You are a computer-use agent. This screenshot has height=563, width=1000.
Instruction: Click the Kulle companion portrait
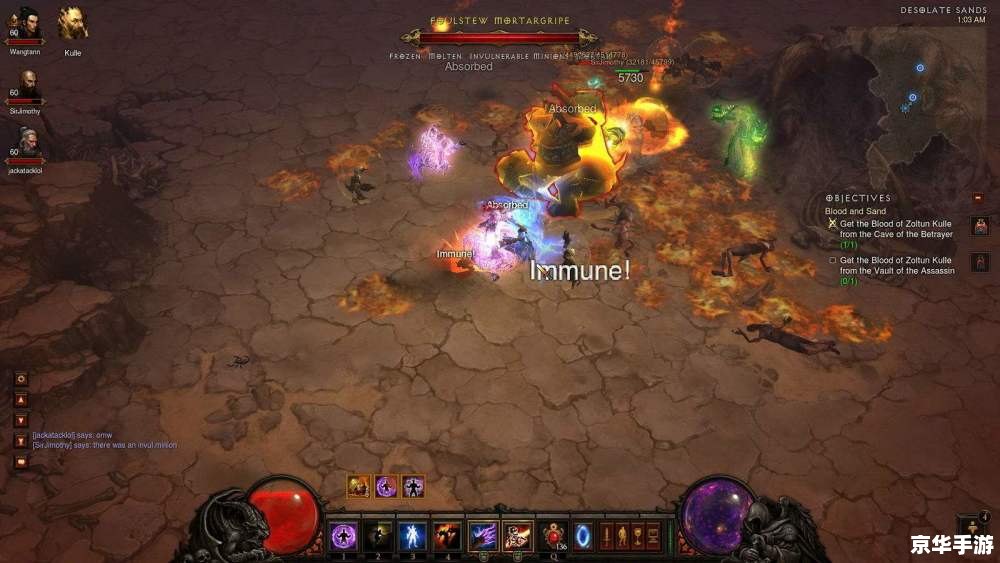(x=72, y=24)
